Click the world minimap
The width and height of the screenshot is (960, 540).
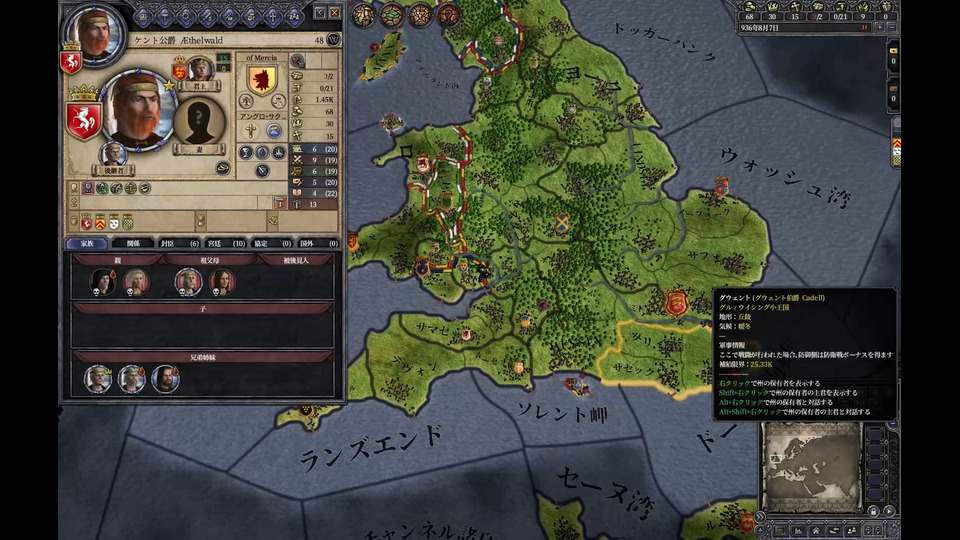pyautogui.click(x=811, y=467)
